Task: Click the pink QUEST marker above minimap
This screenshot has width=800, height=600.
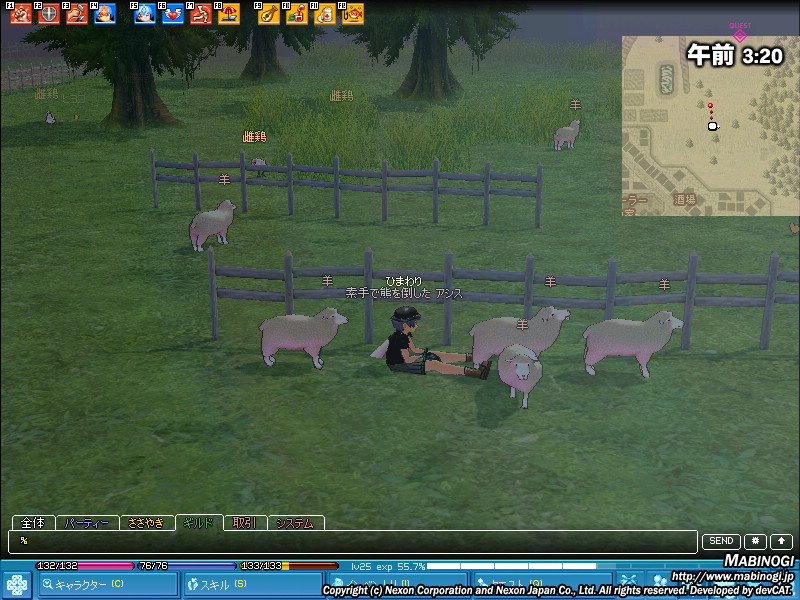Action: [x=740, y=35]
